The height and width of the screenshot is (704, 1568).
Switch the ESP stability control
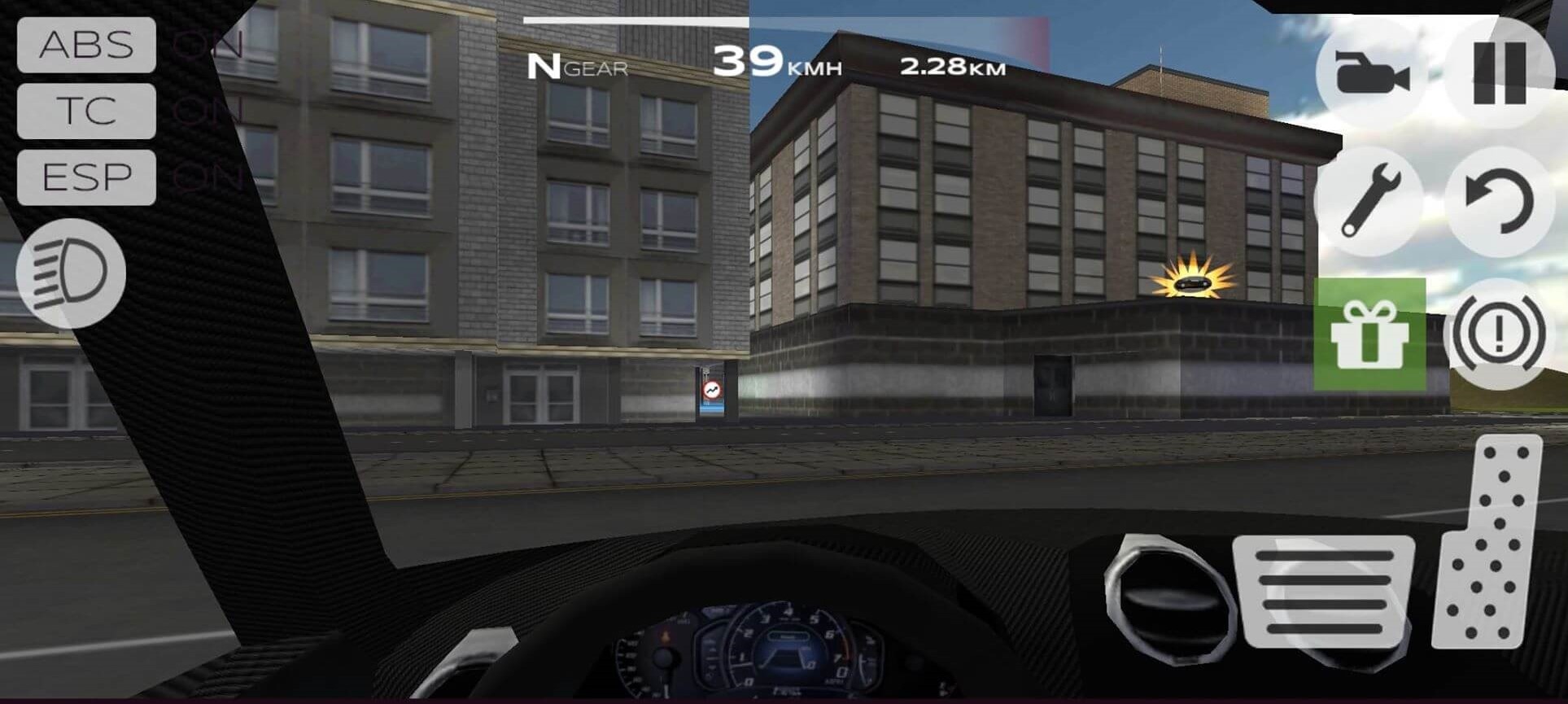tap(86, 177)
